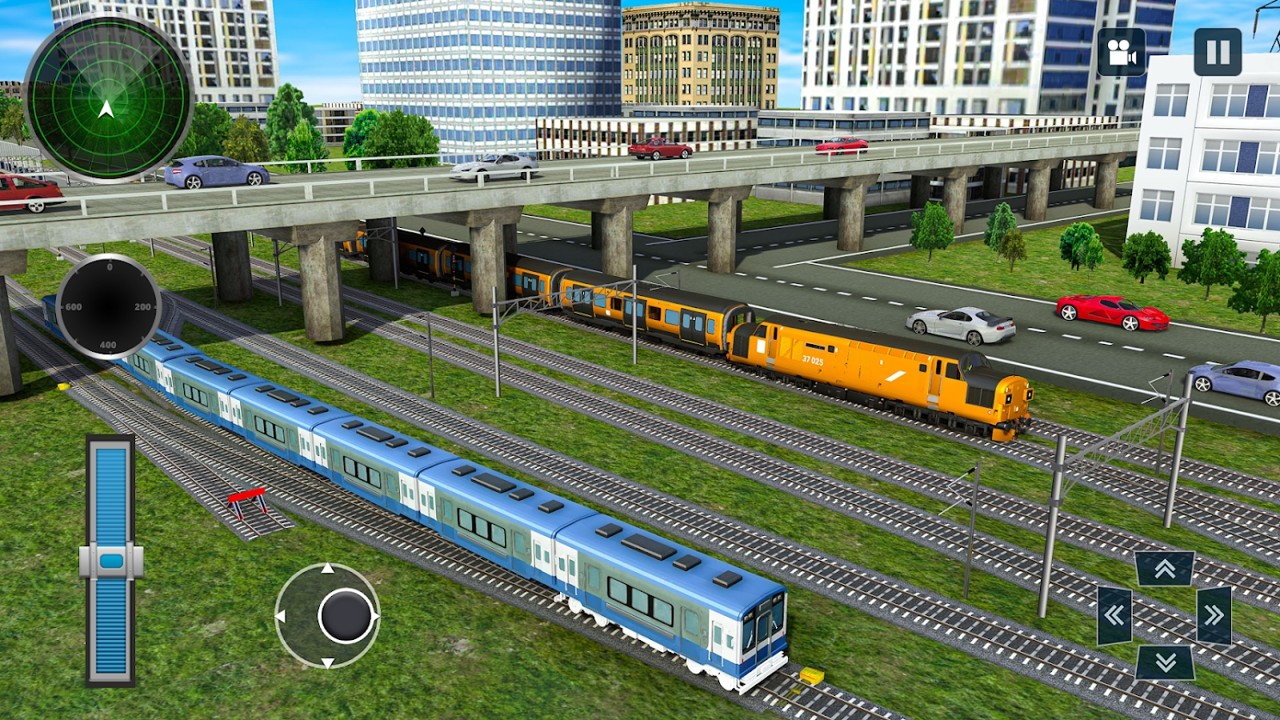Tap the blue throttle lever slider
This screenshot has width=1280, height=720.
point(110,561)
